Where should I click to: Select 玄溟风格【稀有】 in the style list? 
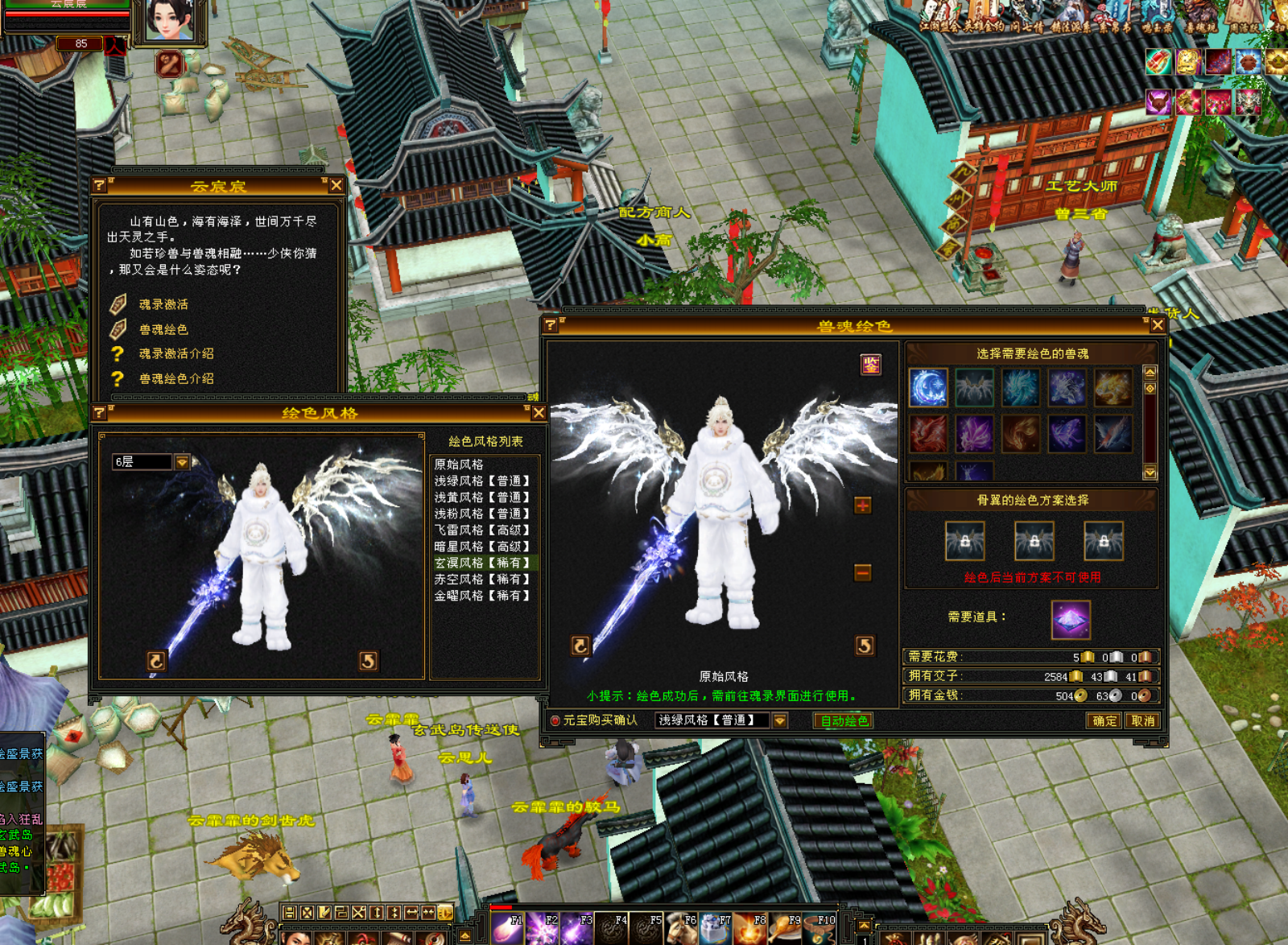[481, 563]
